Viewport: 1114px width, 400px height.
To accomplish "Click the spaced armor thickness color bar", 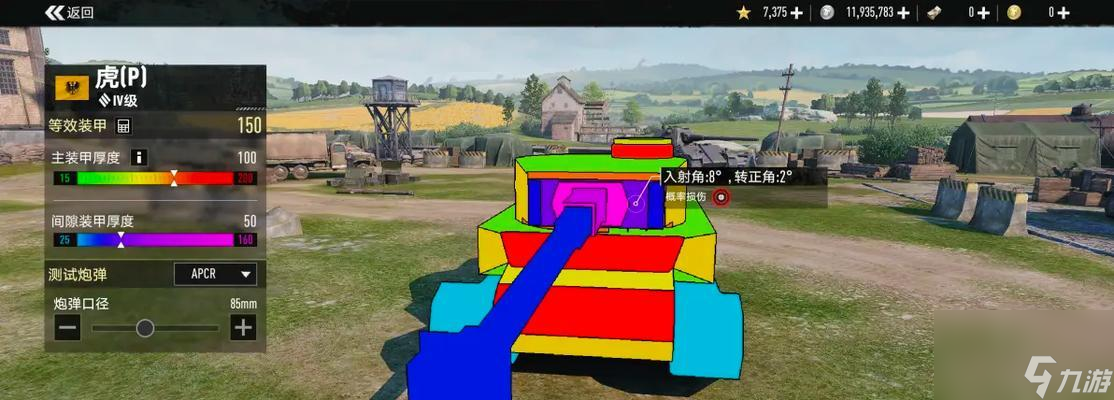I will (x=155, y=240).
